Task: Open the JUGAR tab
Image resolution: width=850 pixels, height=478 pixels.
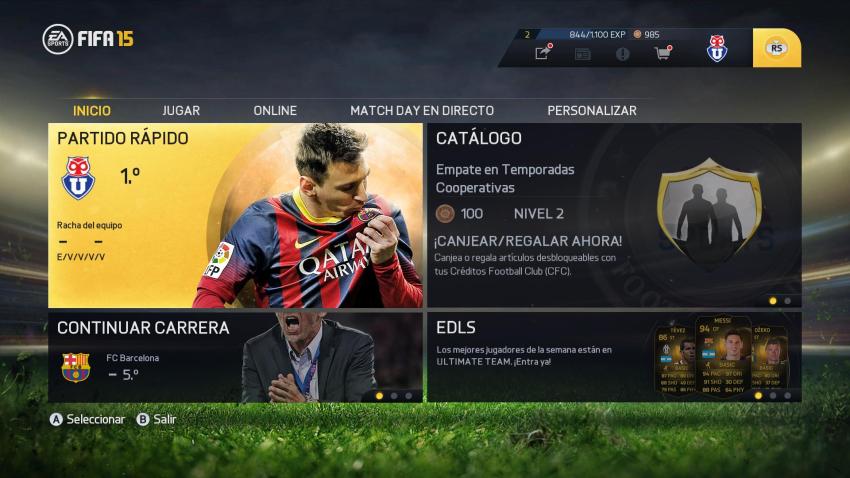Action: click(181, 110)
